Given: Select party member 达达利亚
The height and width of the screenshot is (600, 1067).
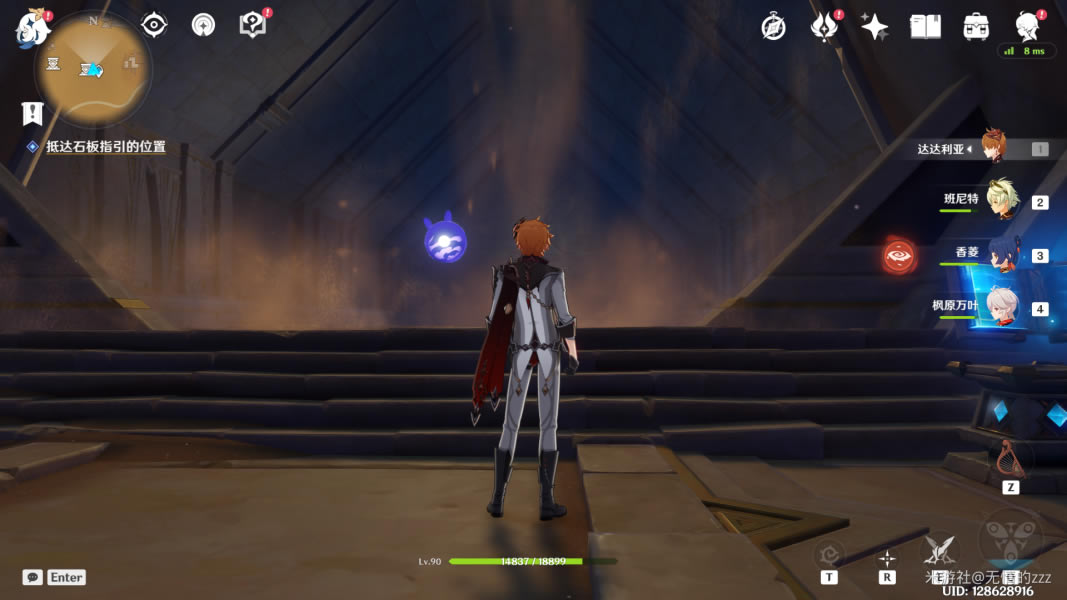Looking at the screenshot, I should (992, 147).
